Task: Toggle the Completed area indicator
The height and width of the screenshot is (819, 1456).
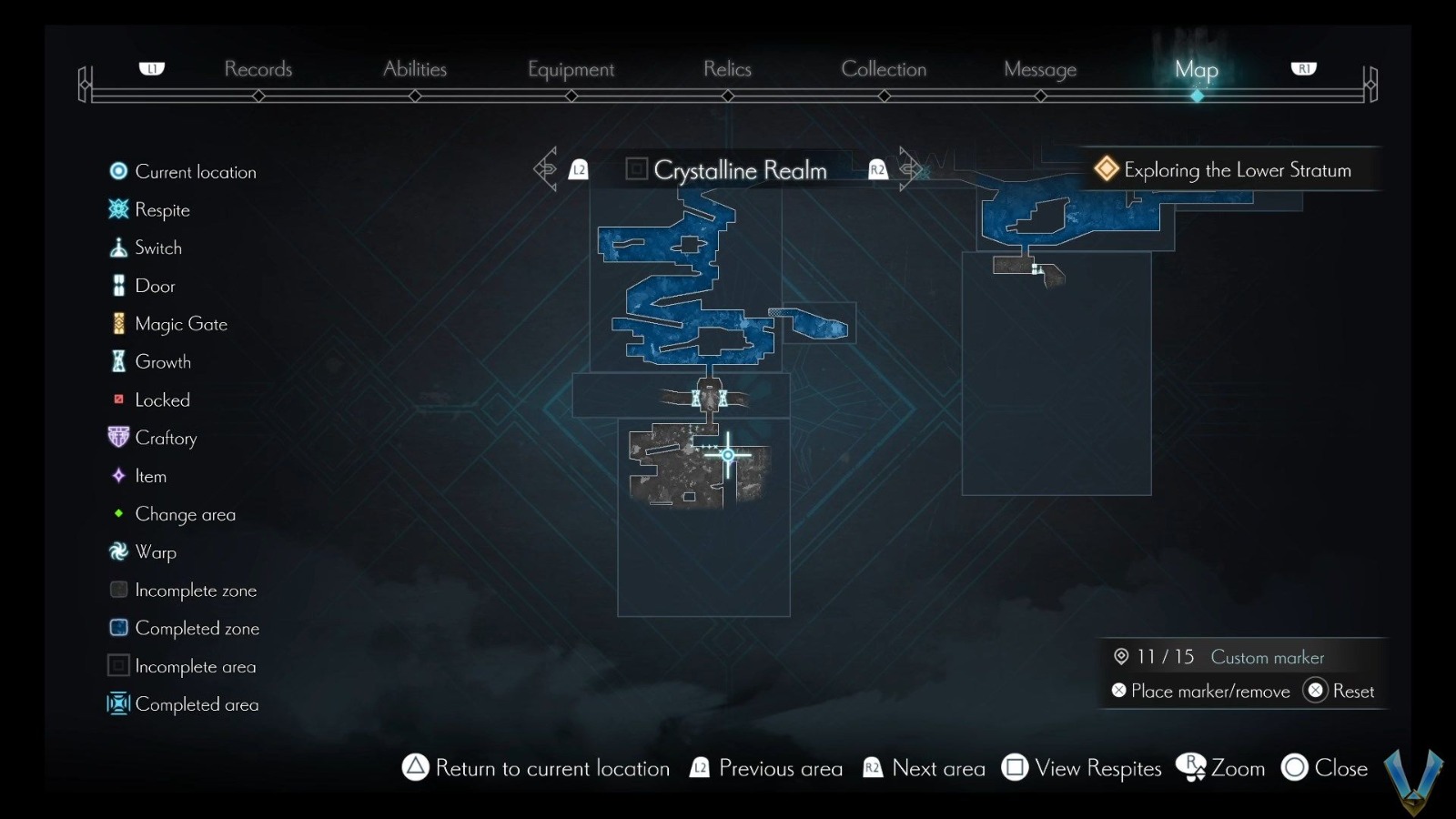Action: tap(118, 704)
